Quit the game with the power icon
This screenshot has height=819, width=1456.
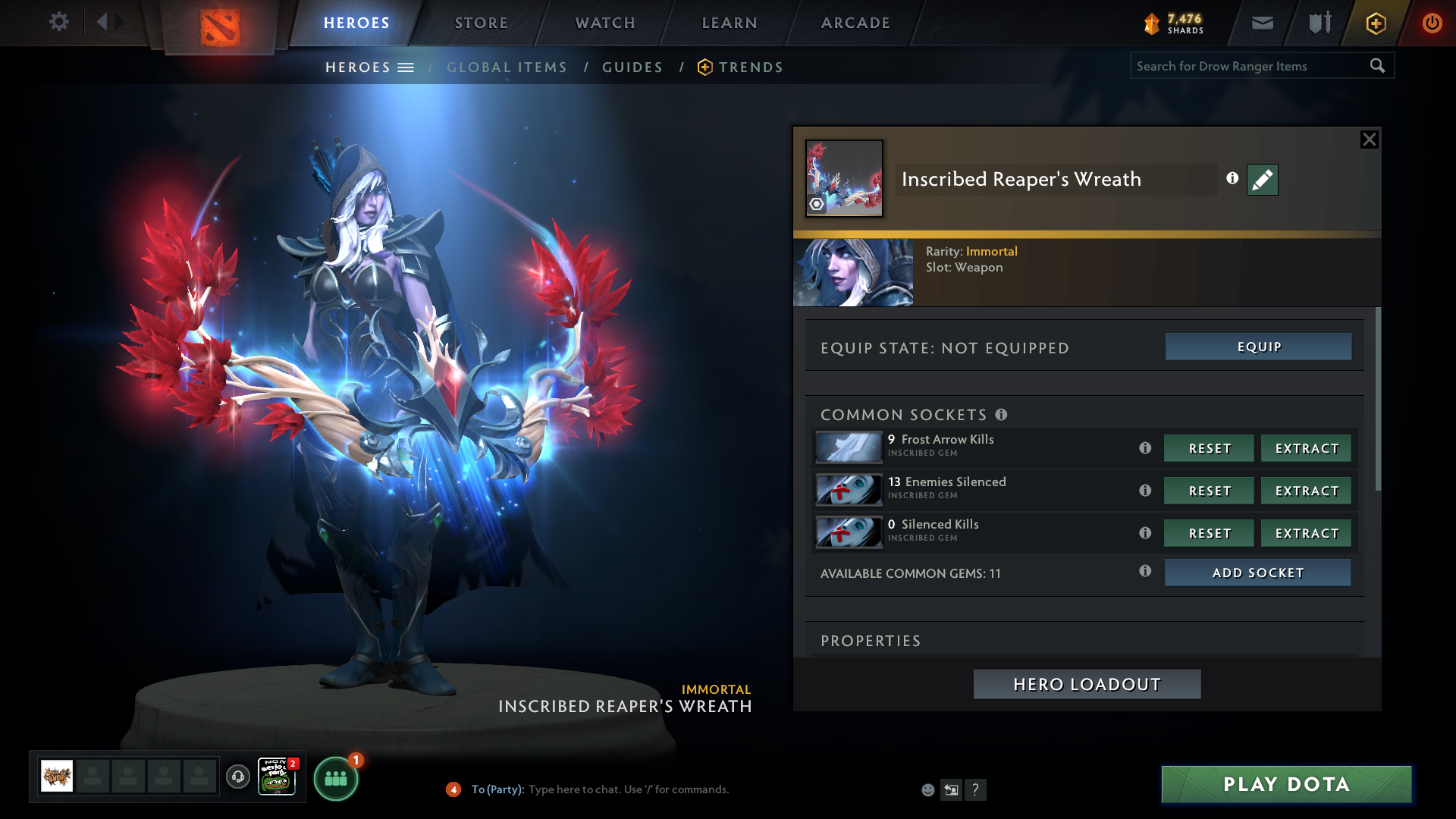[1432, 23]
